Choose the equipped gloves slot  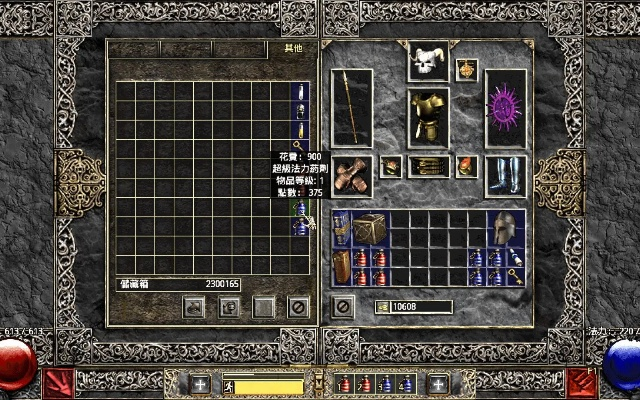pyautogui.click(x=351, y=175)
